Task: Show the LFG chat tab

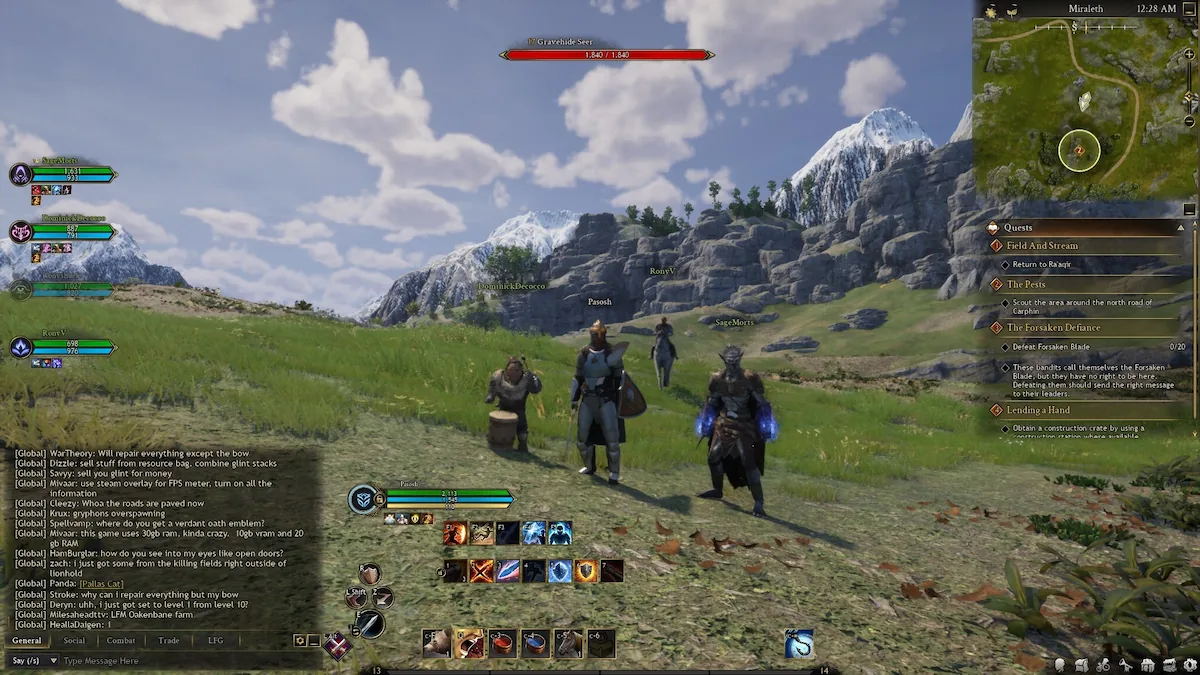Action: 216,640
